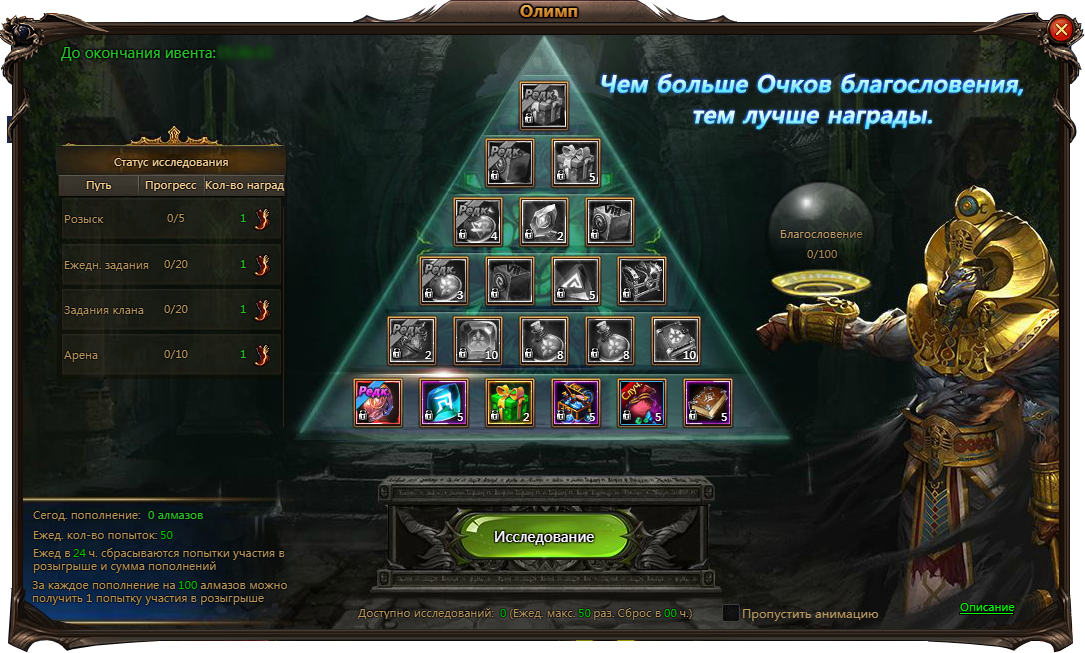Screen dimensions: 1085x653
Task: Select the rare pink egg reward
Action: tap(378, 402)
